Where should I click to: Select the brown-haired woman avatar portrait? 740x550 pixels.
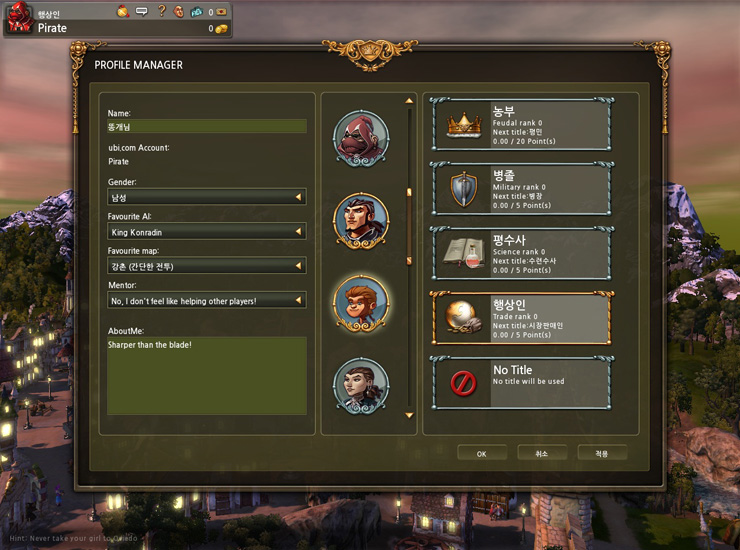point(361,385)
